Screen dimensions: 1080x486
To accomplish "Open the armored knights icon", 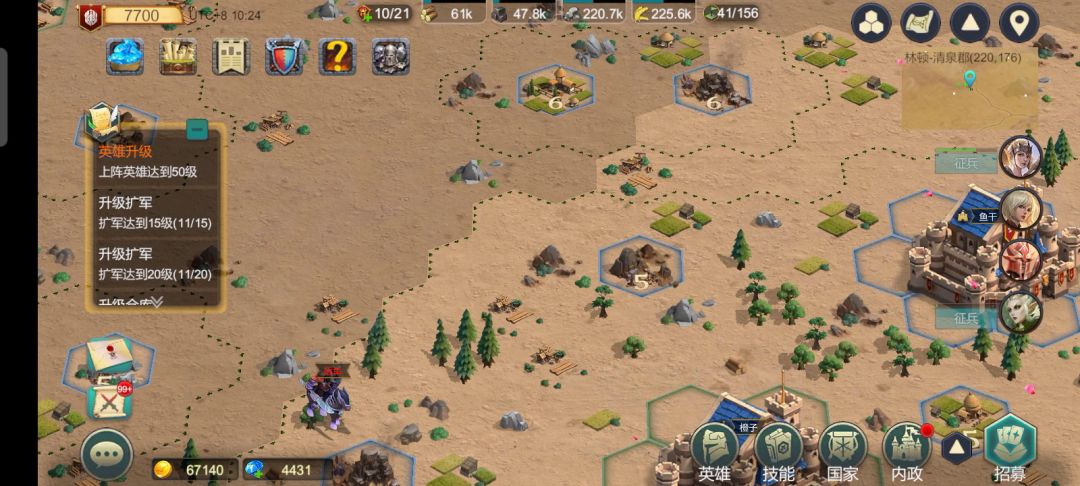I will coord(391,57).
